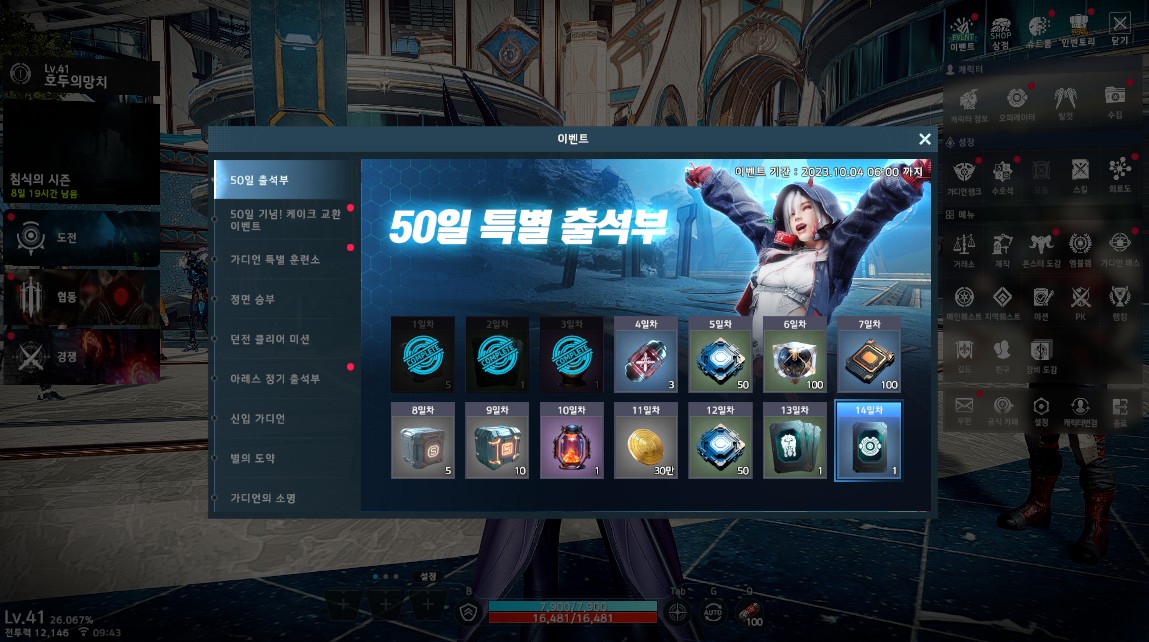The image size is (1149, 642).
Task: Choose the day 13 card pack reward
Action: tap(794, 442)
